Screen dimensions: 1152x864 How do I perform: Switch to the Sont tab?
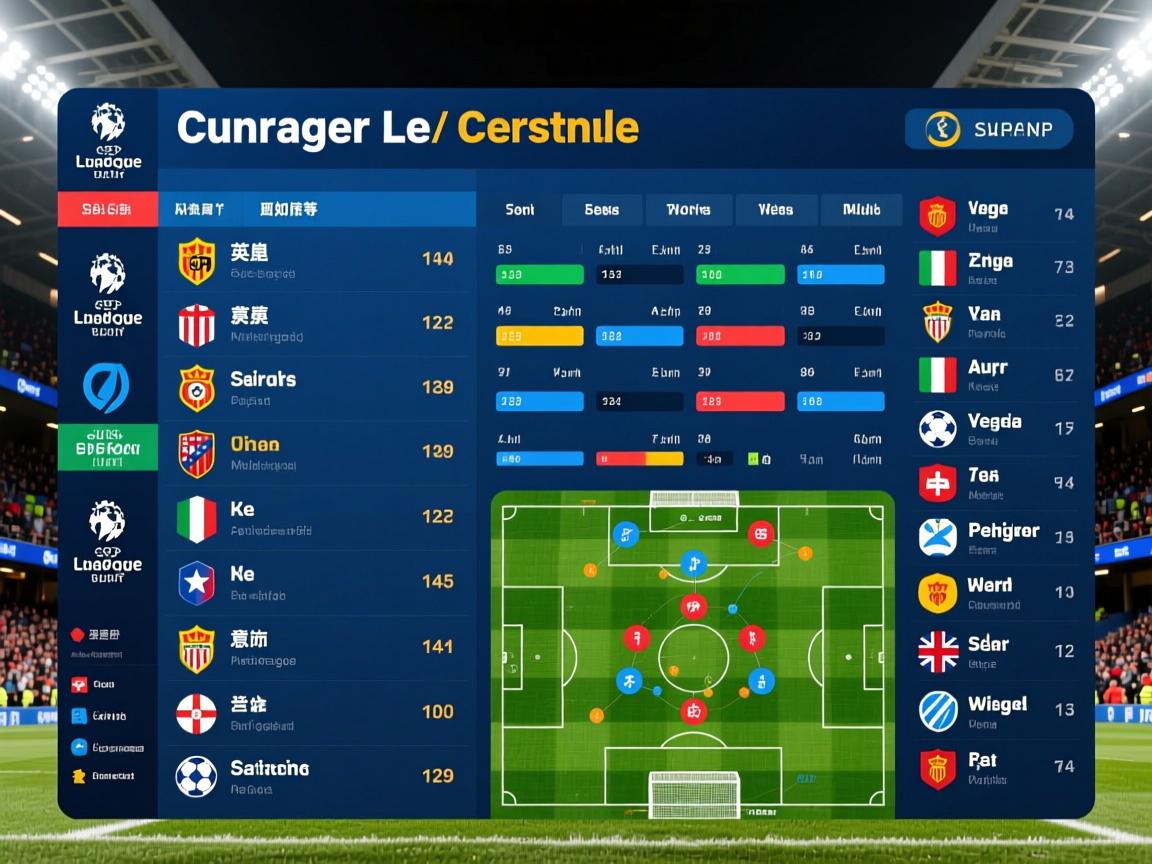tap(520, 210)
